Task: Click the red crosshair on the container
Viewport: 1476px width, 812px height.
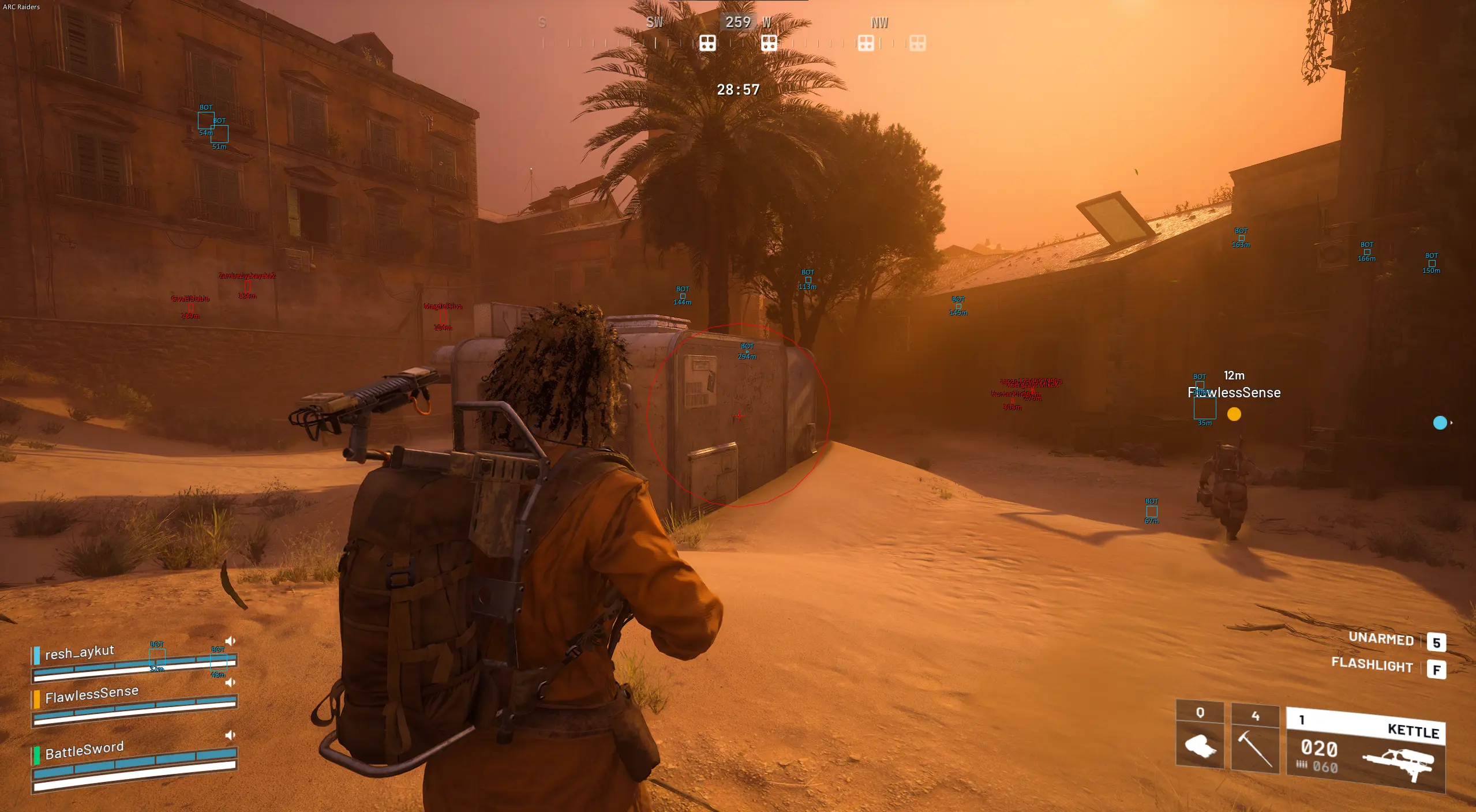Action: pyautogui.click(x=739, y=415)
